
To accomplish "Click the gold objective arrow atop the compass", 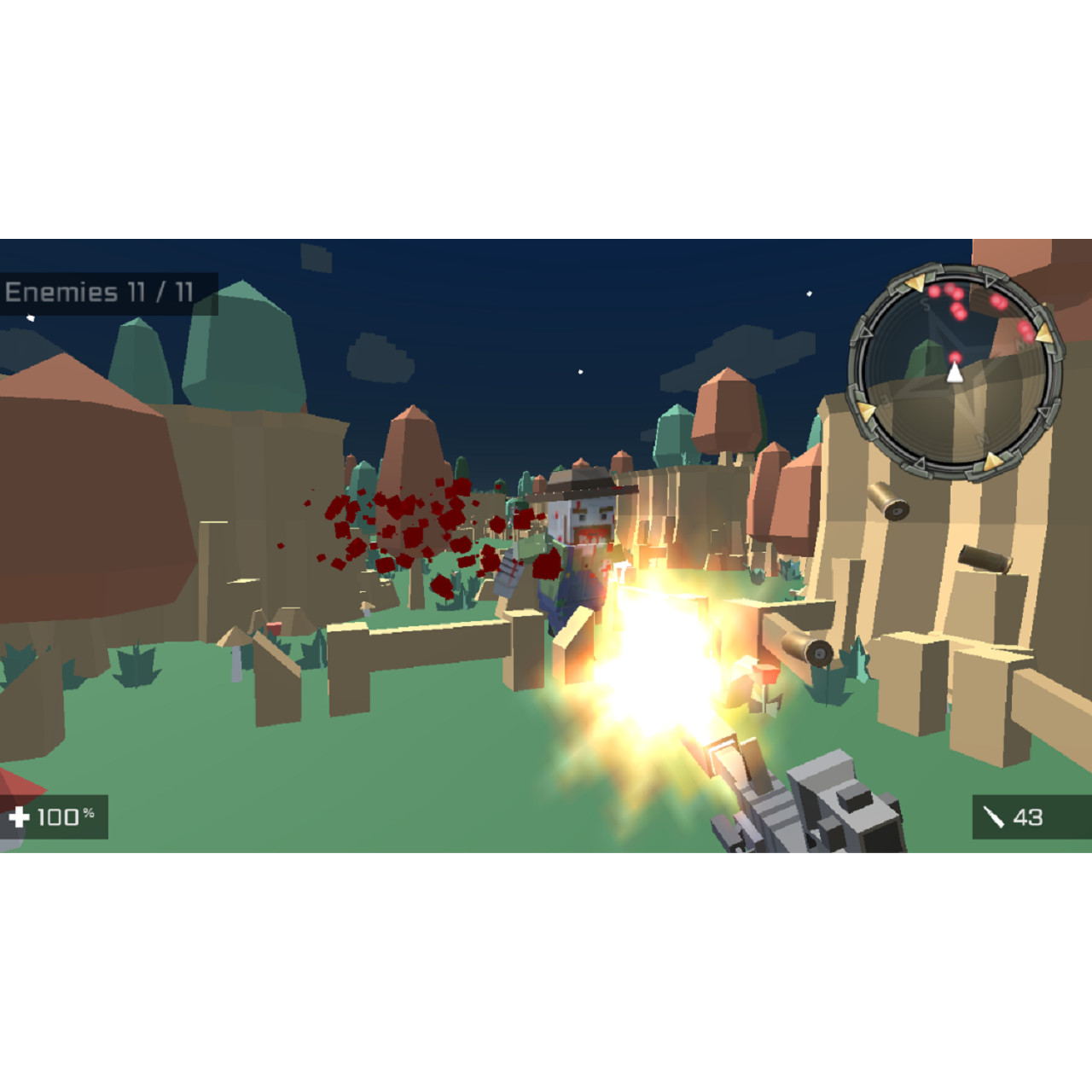I will [915, 283].
